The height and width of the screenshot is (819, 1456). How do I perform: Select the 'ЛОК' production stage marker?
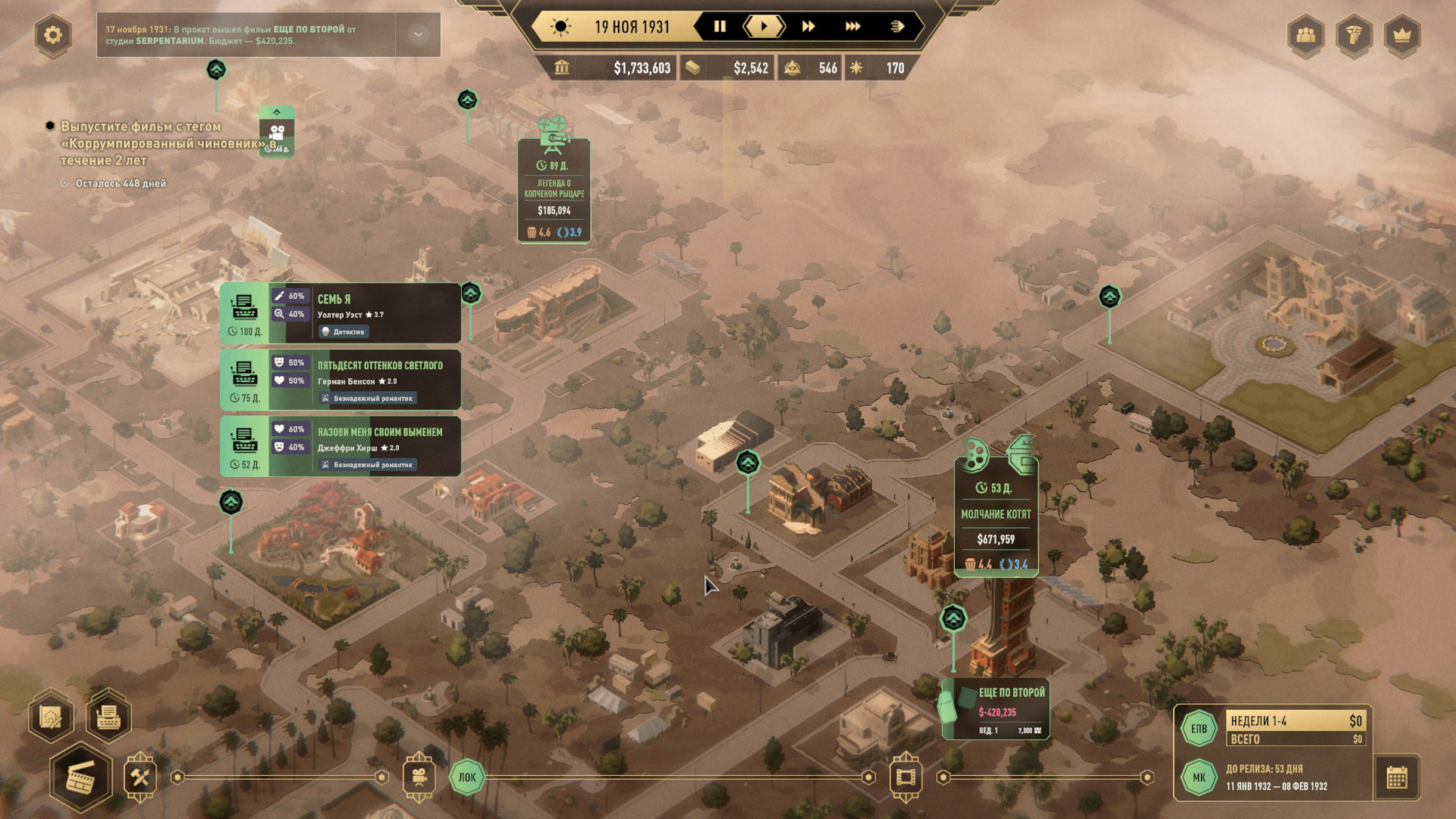467,777
